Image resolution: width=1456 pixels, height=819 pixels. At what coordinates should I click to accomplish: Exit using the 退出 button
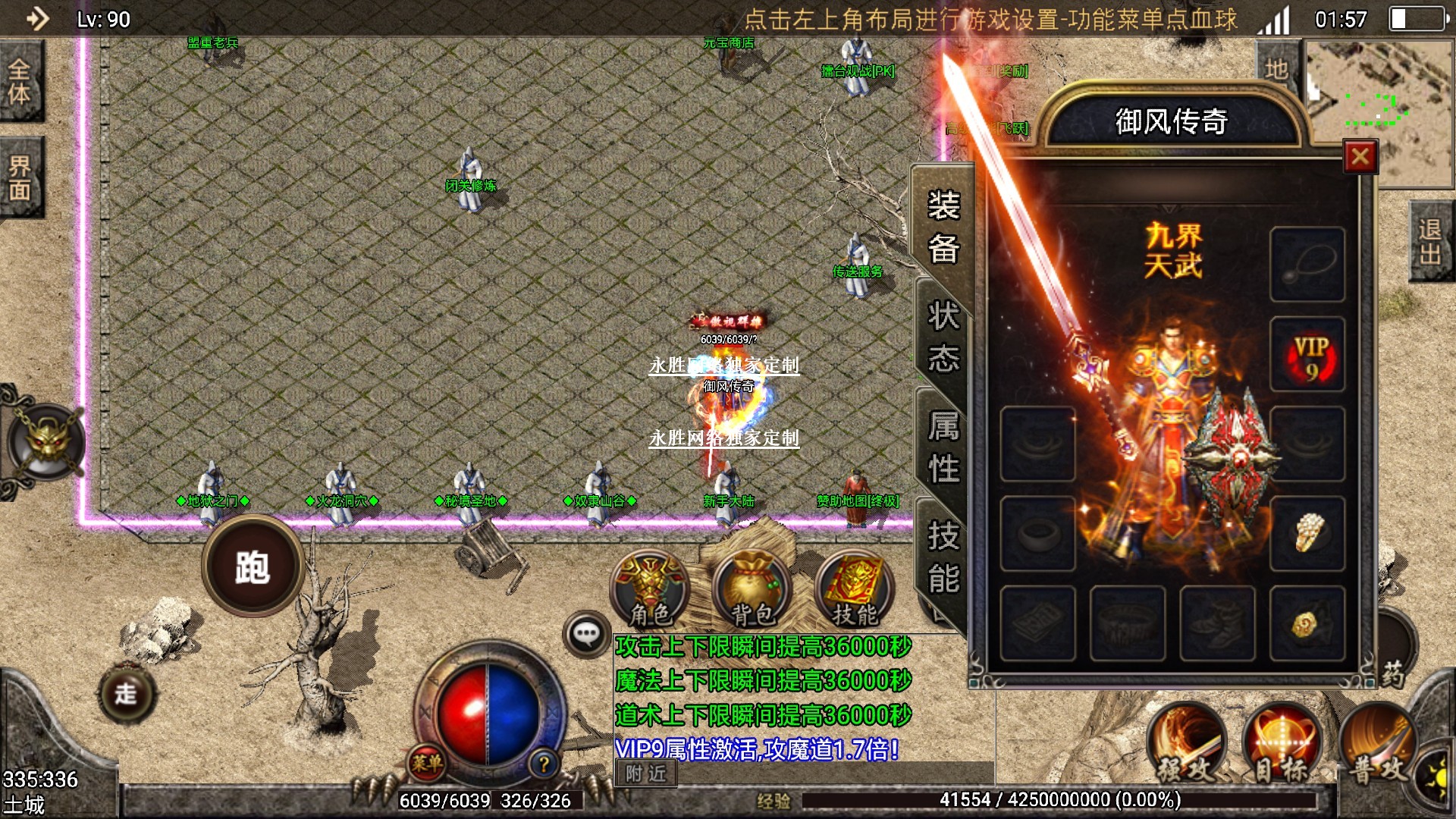point(1430,241)
